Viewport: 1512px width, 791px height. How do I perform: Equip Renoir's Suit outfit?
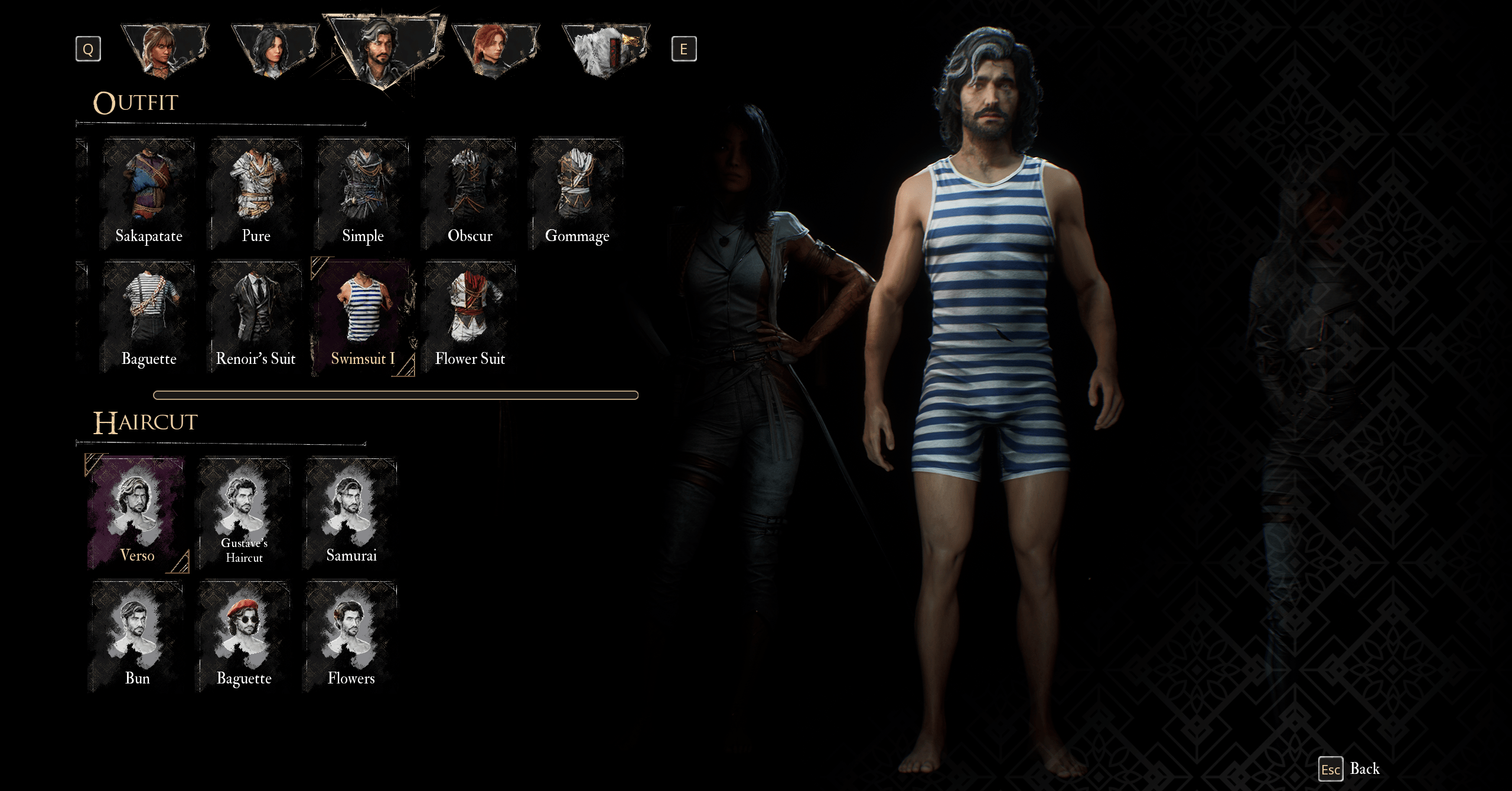tap(256, 317)
